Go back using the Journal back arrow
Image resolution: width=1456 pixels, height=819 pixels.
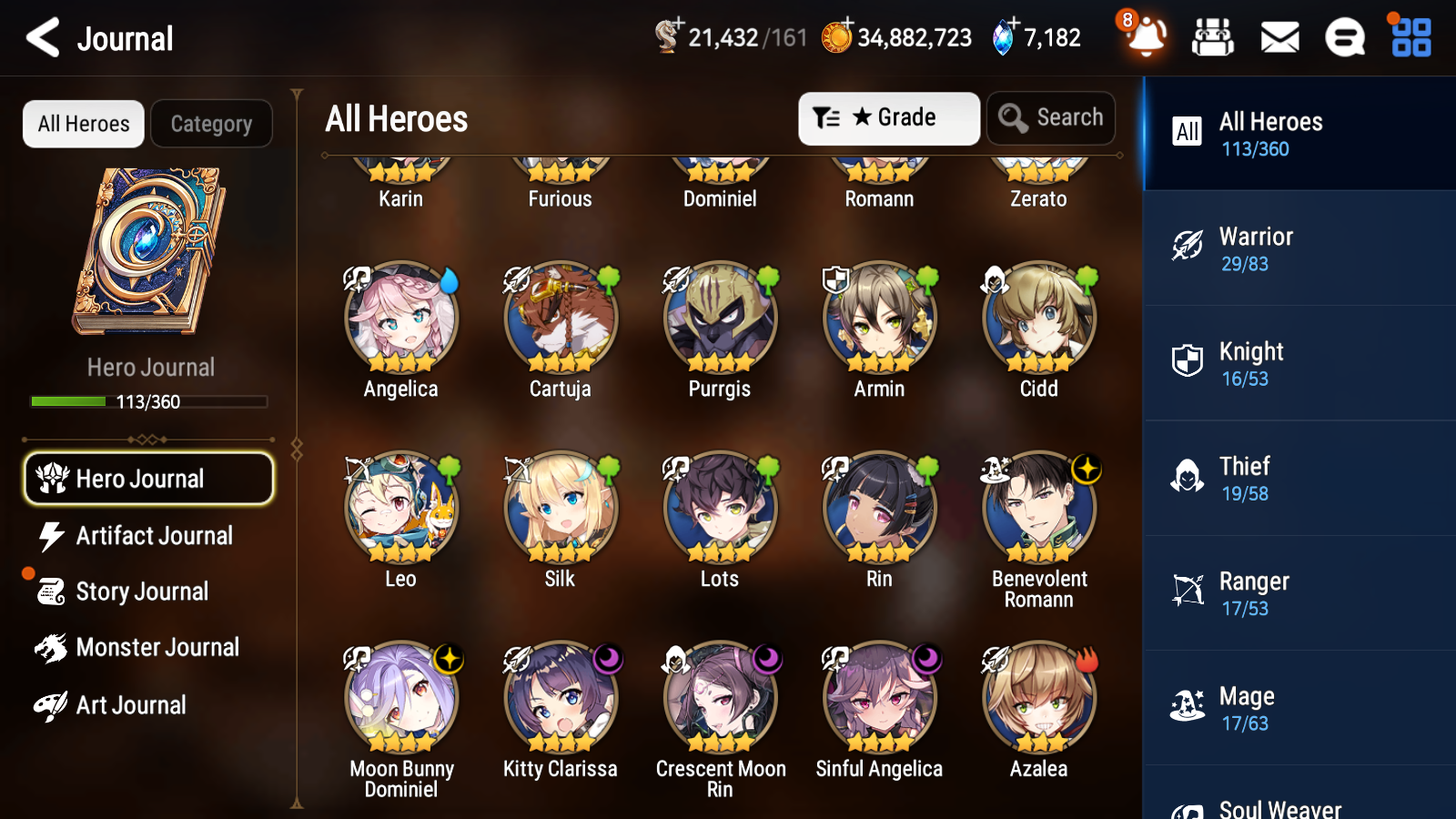point(41,37)
